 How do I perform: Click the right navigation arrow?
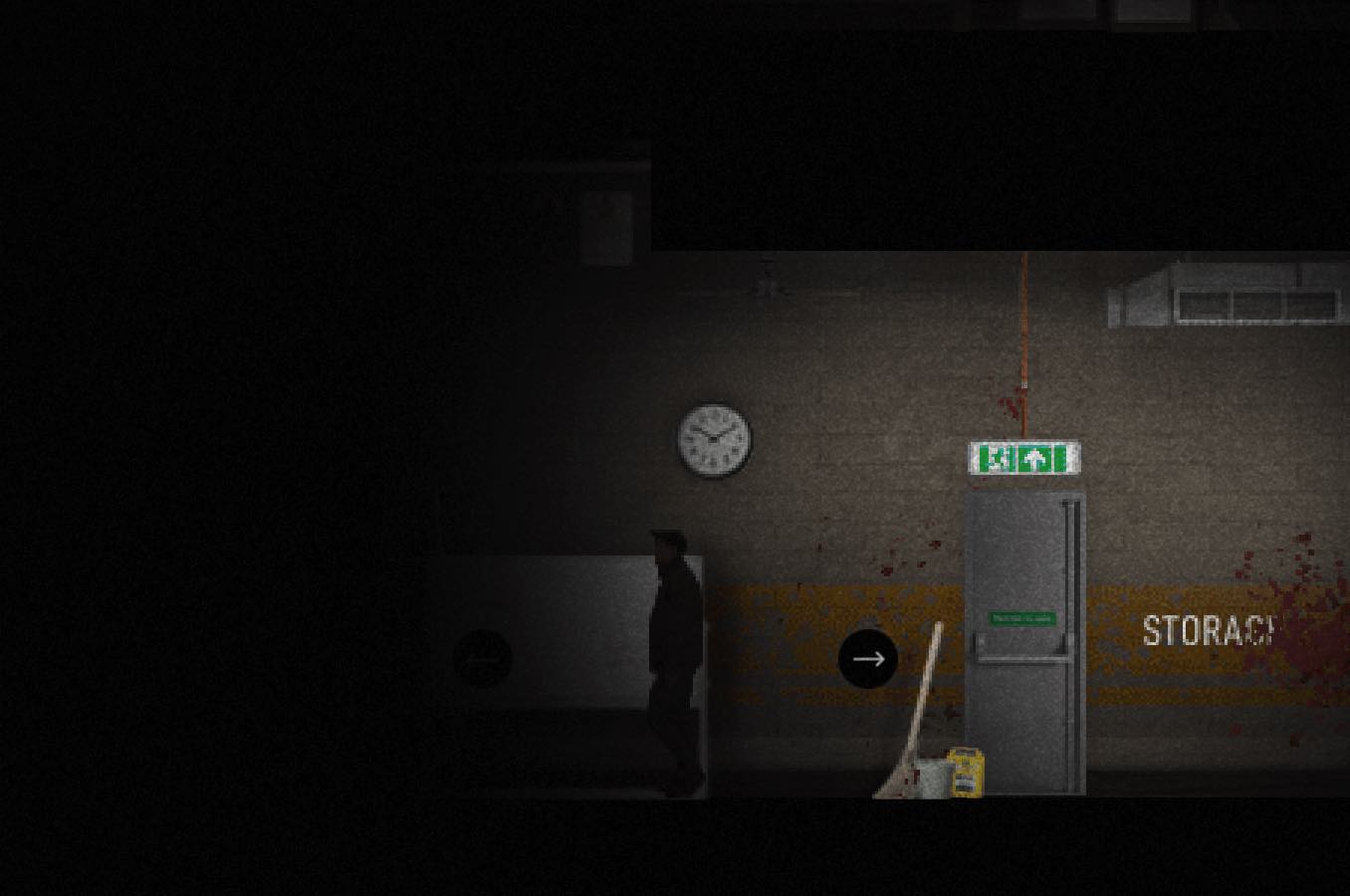[x=868, y=658]
